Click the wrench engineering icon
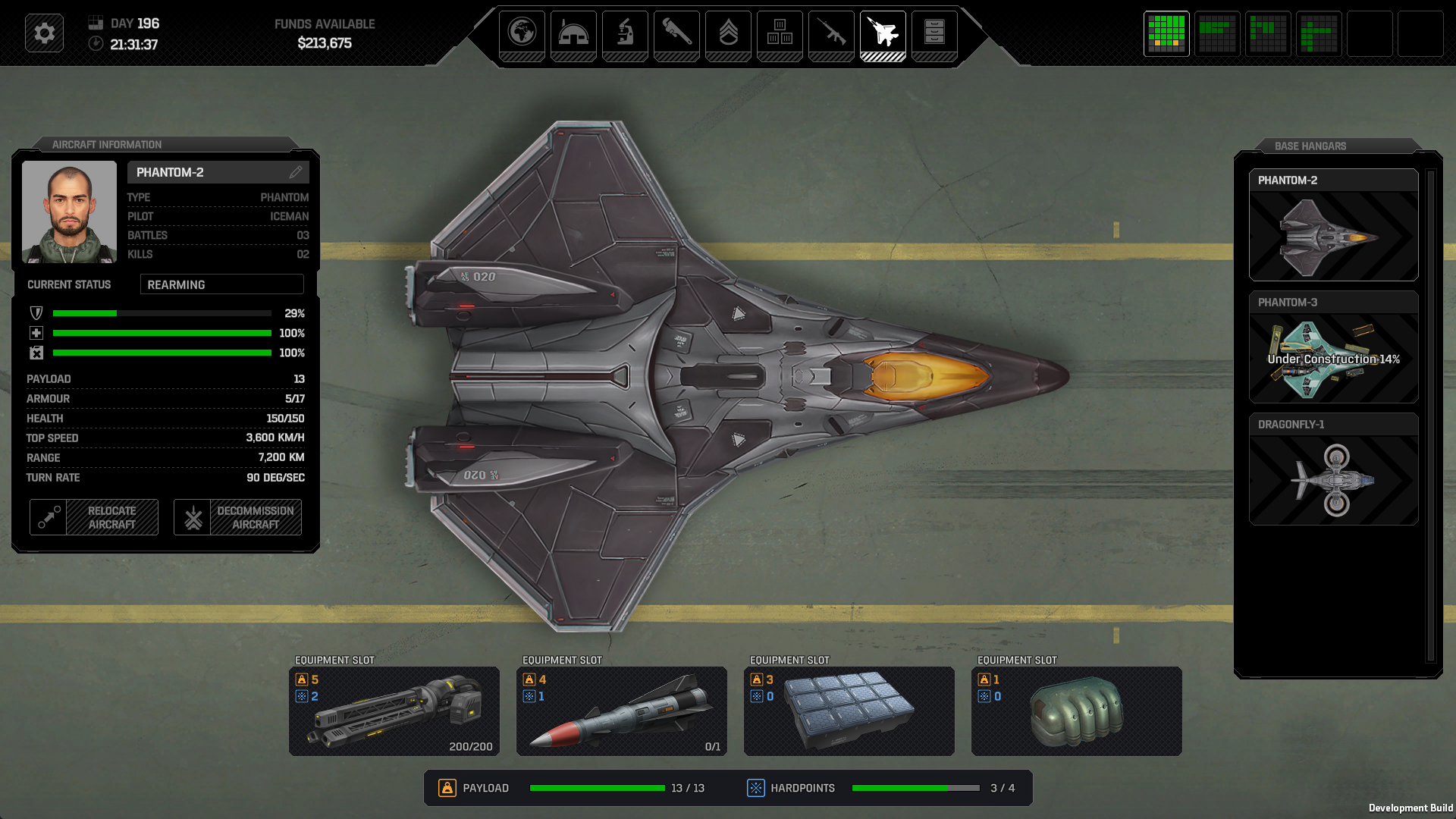Viewport: 1456px width, 819px height. [676, 34]
